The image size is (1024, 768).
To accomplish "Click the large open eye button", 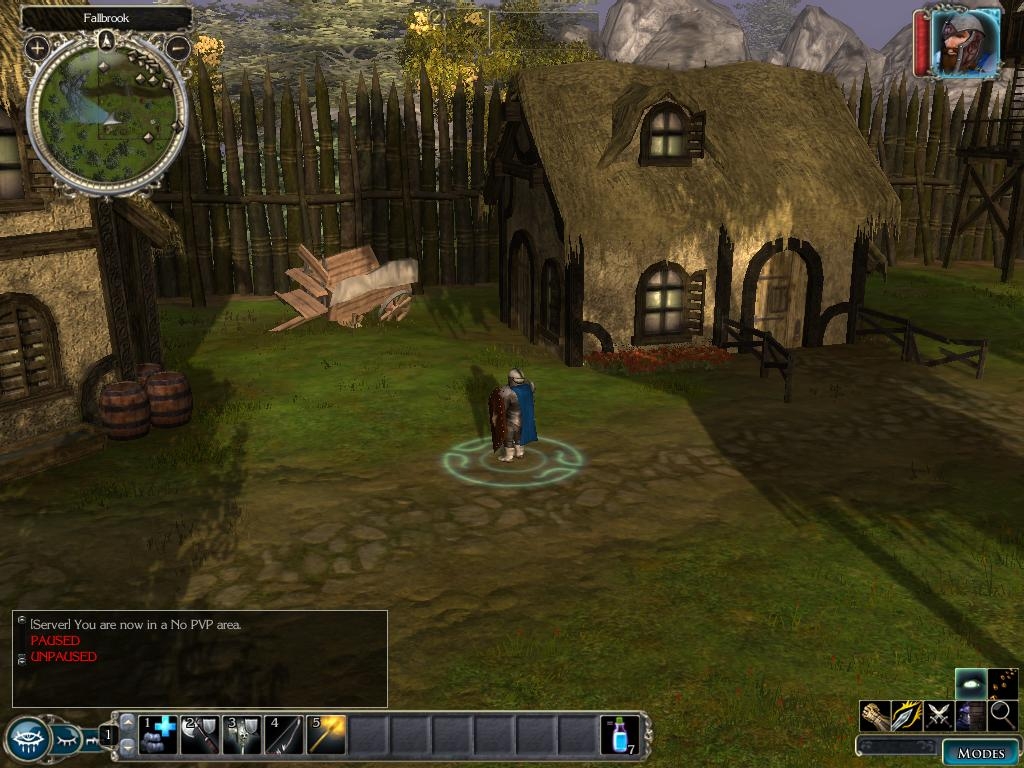I will click(27, 740).
